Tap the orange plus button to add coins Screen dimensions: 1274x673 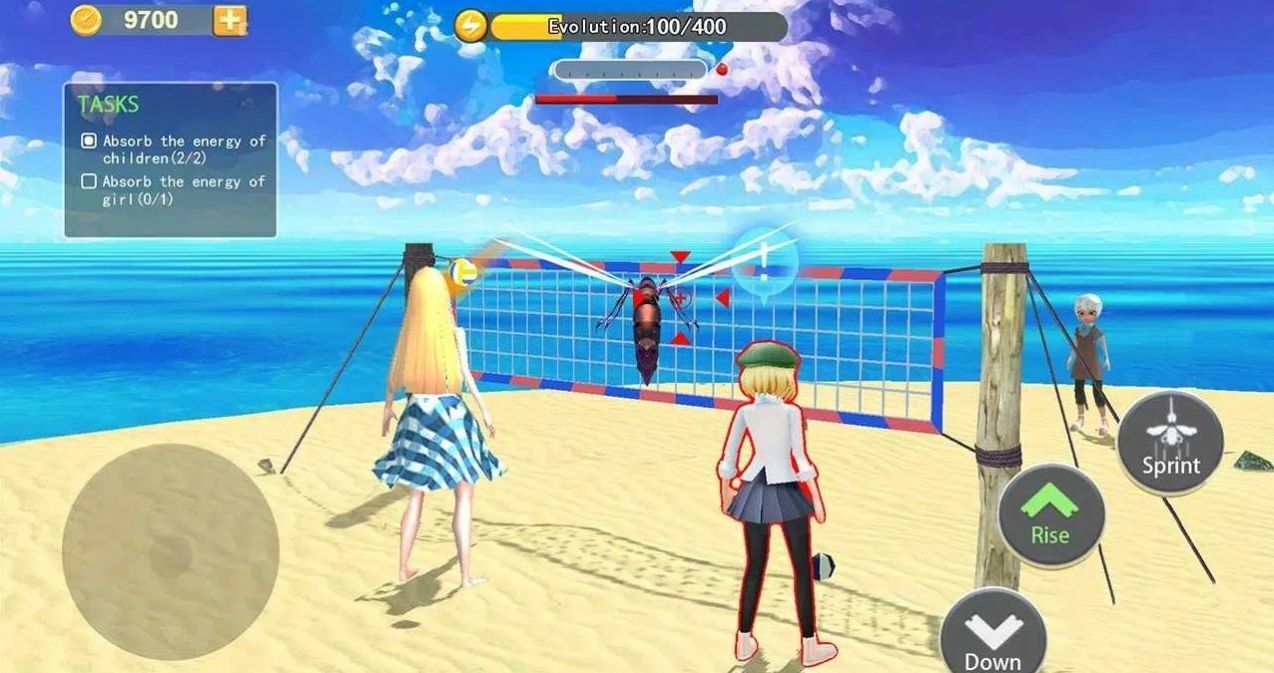click(x=230, y=20)
